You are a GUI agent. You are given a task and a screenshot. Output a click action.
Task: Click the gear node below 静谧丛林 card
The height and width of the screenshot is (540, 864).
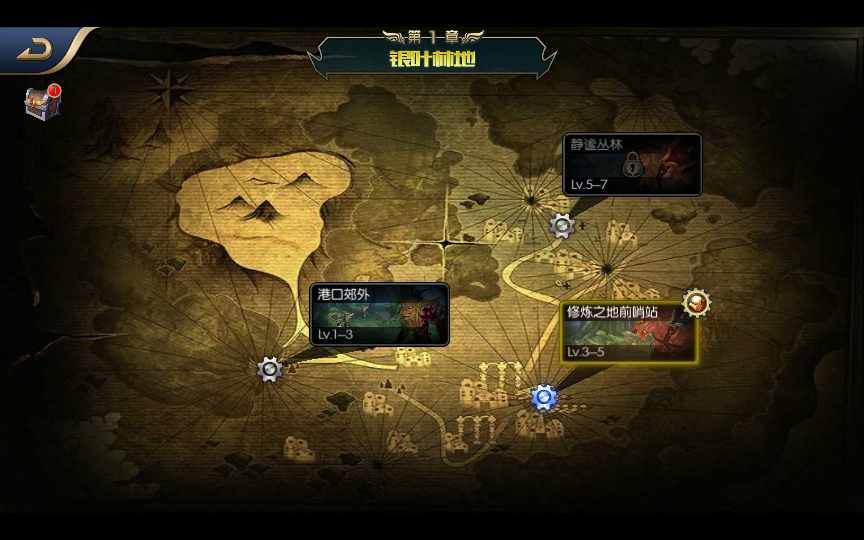tap(562, 226)
